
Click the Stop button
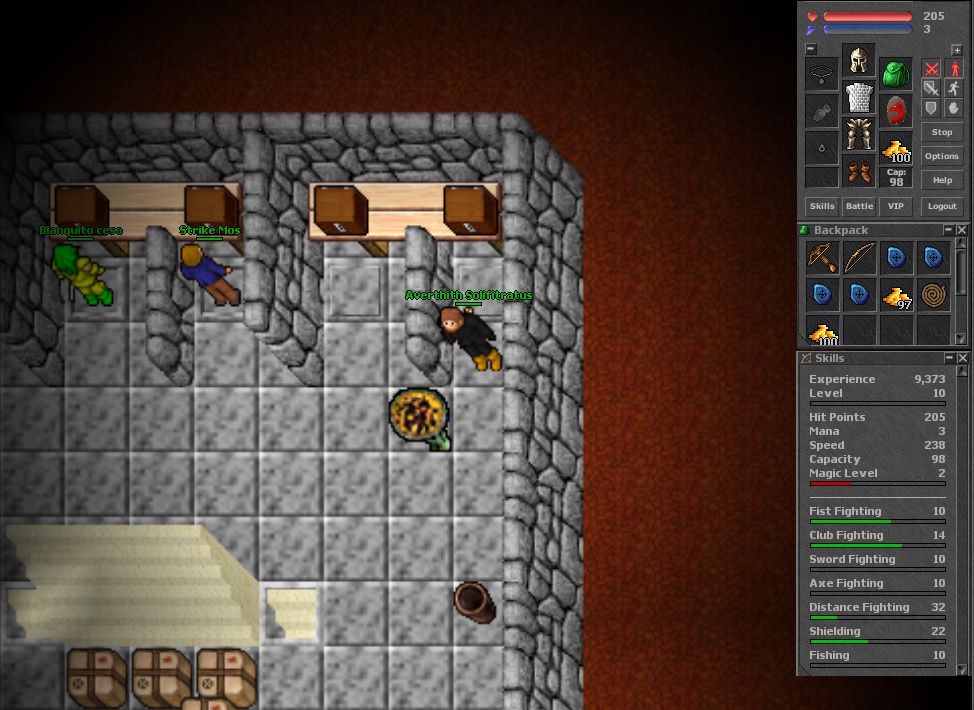(x=942, y=132)
